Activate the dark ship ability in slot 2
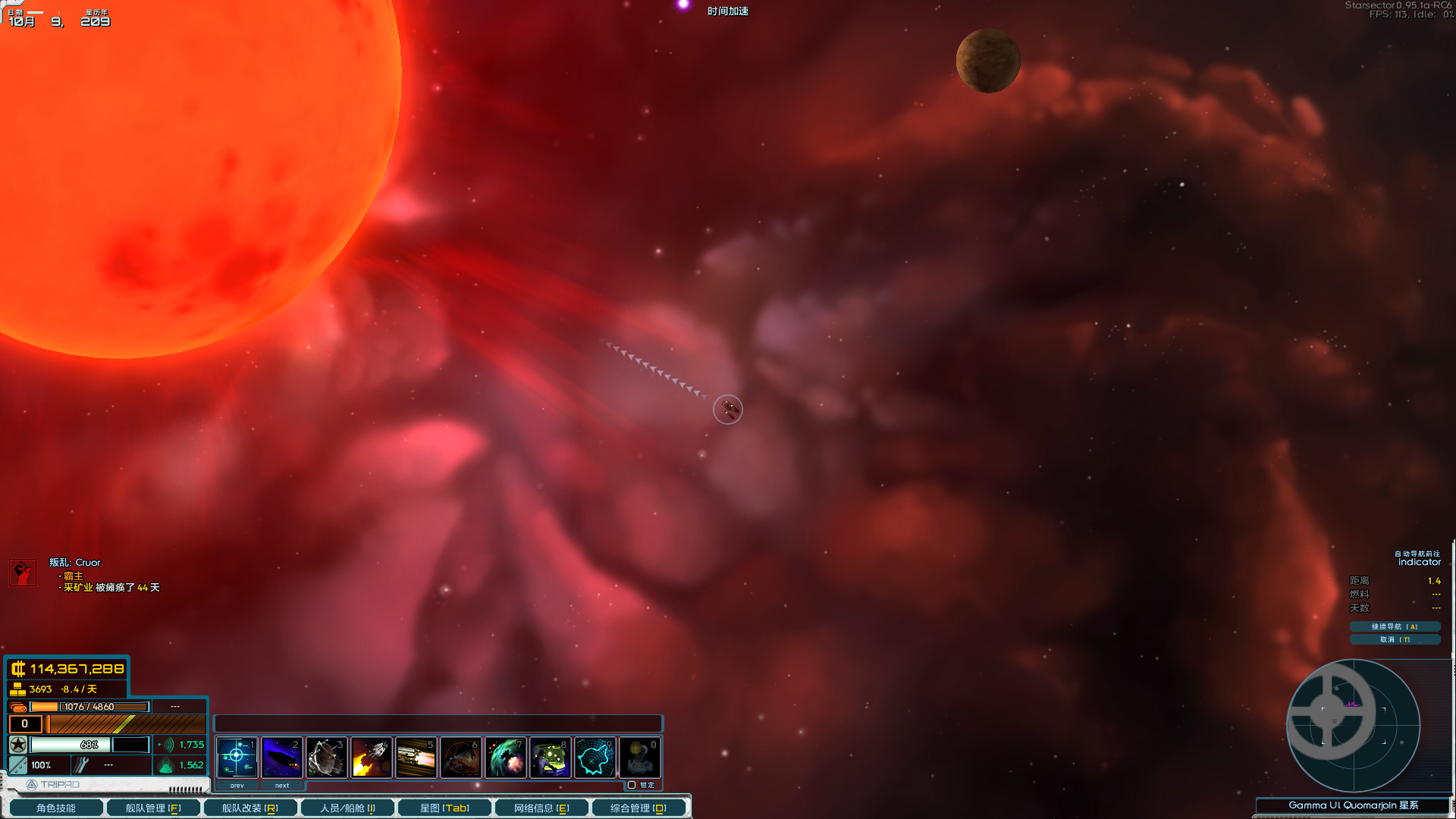Screen dimensions: 1456x819 [281, 757]
